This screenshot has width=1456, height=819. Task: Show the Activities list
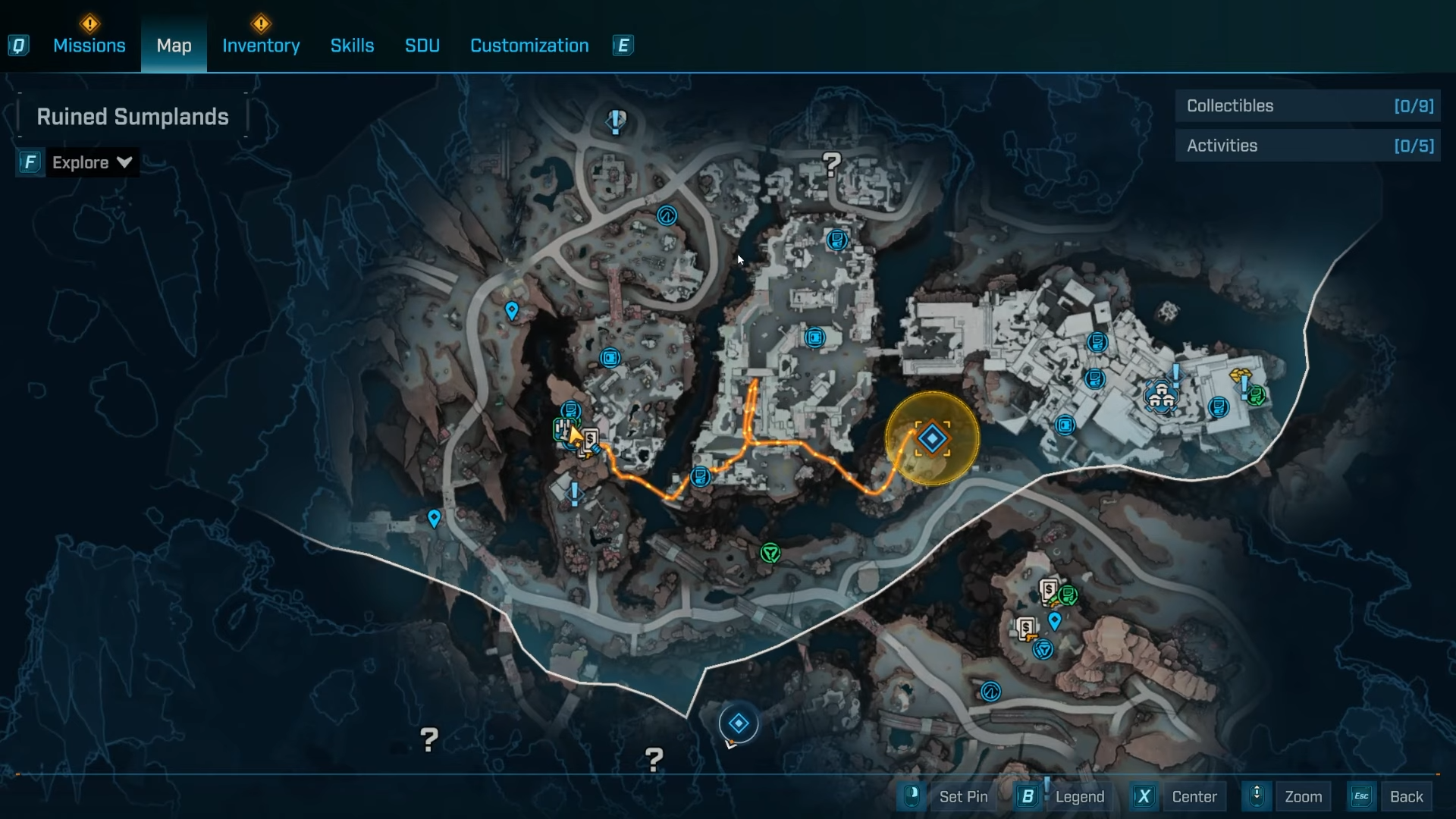[1308, 146]
